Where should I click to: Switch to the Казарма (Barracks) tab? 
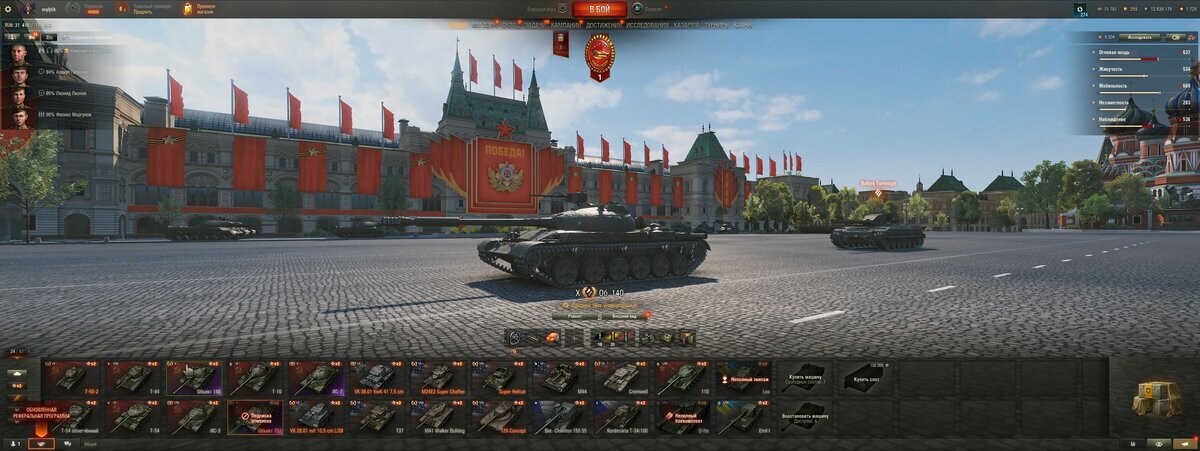(687, 25)
